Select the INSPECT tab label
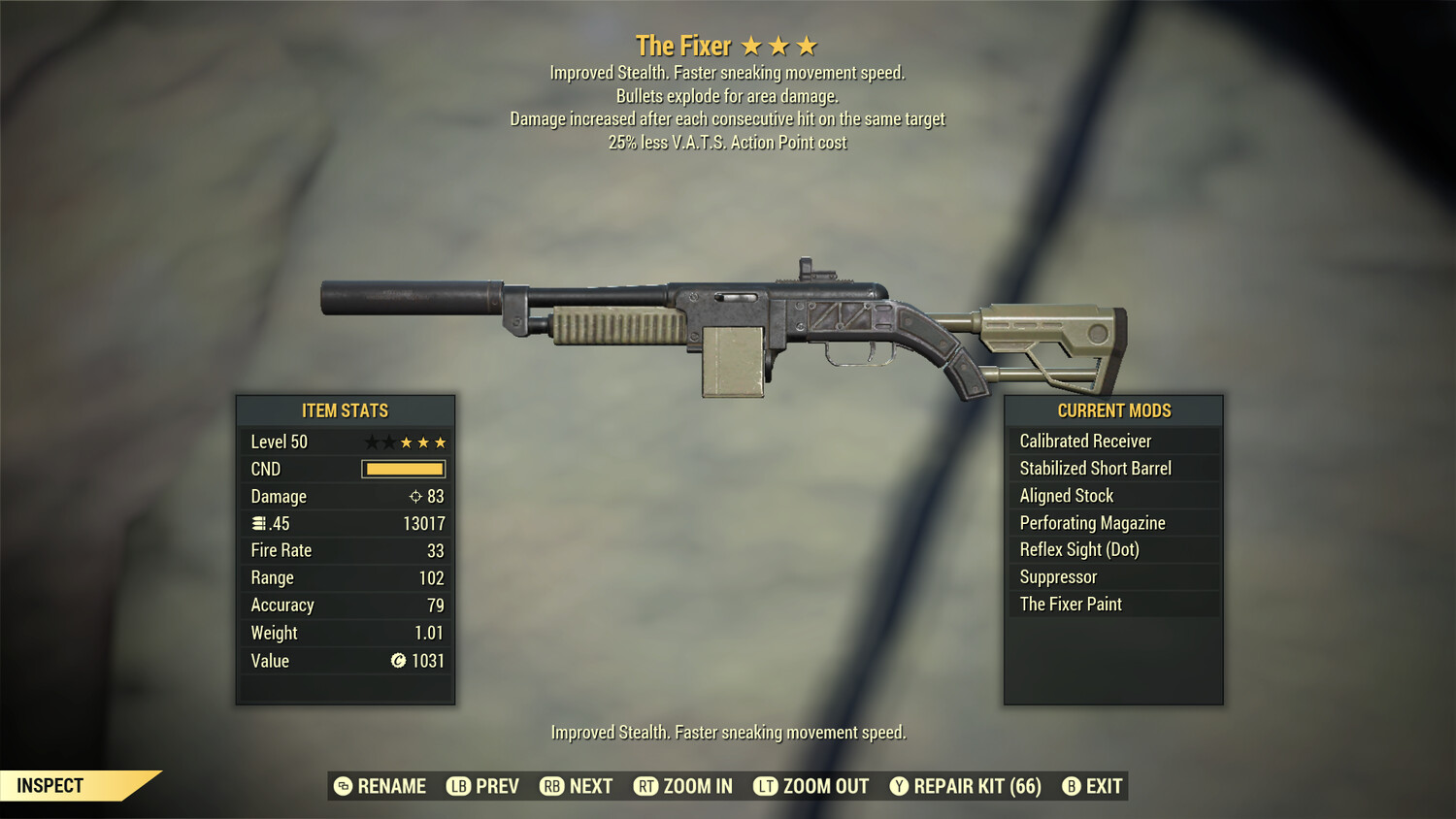 [50, 785]
